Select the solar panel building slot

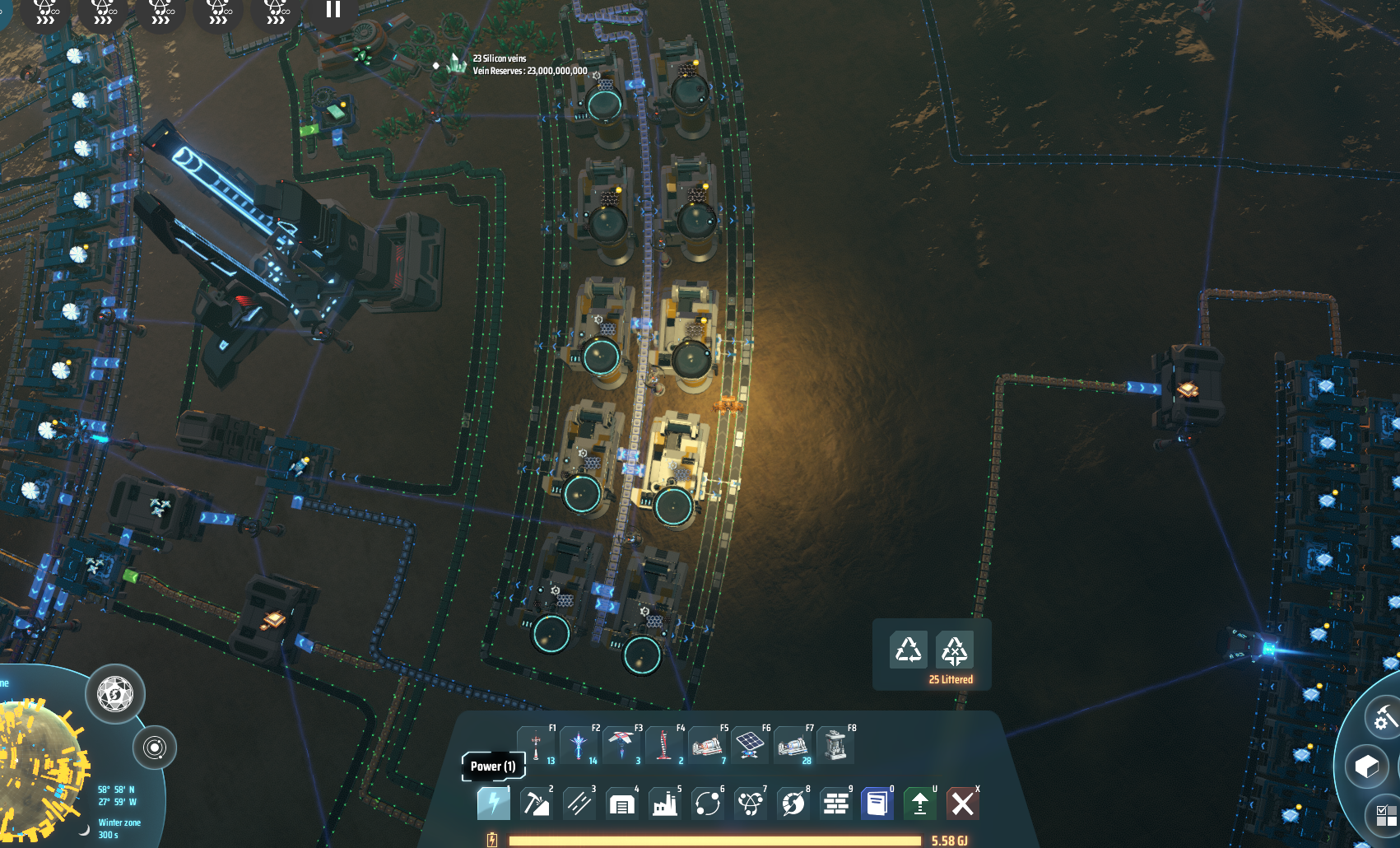[749, 746]
